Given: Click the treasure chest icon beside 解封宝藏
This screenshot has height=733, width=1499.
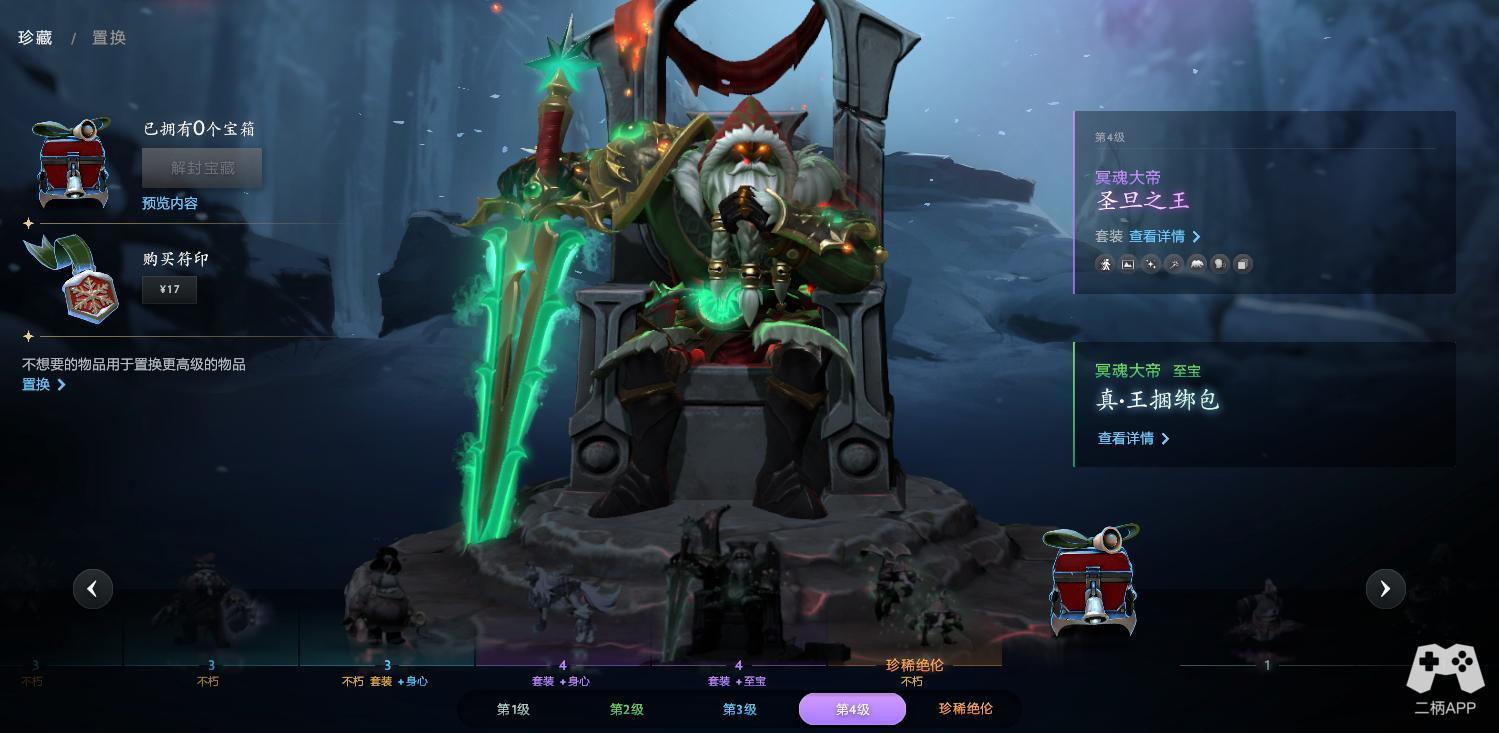Looking at the screenshot, I should click(x=73, y=162).
